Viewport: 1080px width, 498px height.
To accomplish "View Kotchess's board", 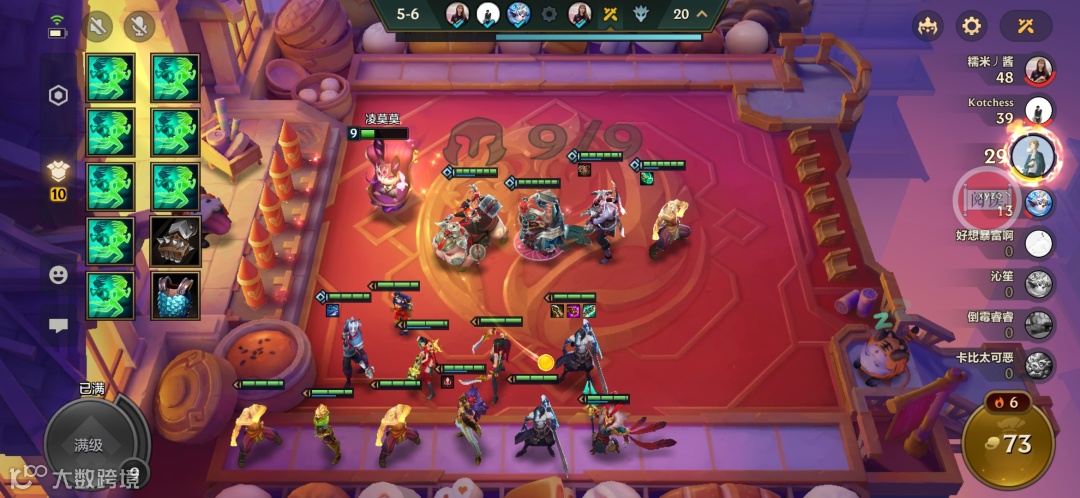I will coord(1039,111).
